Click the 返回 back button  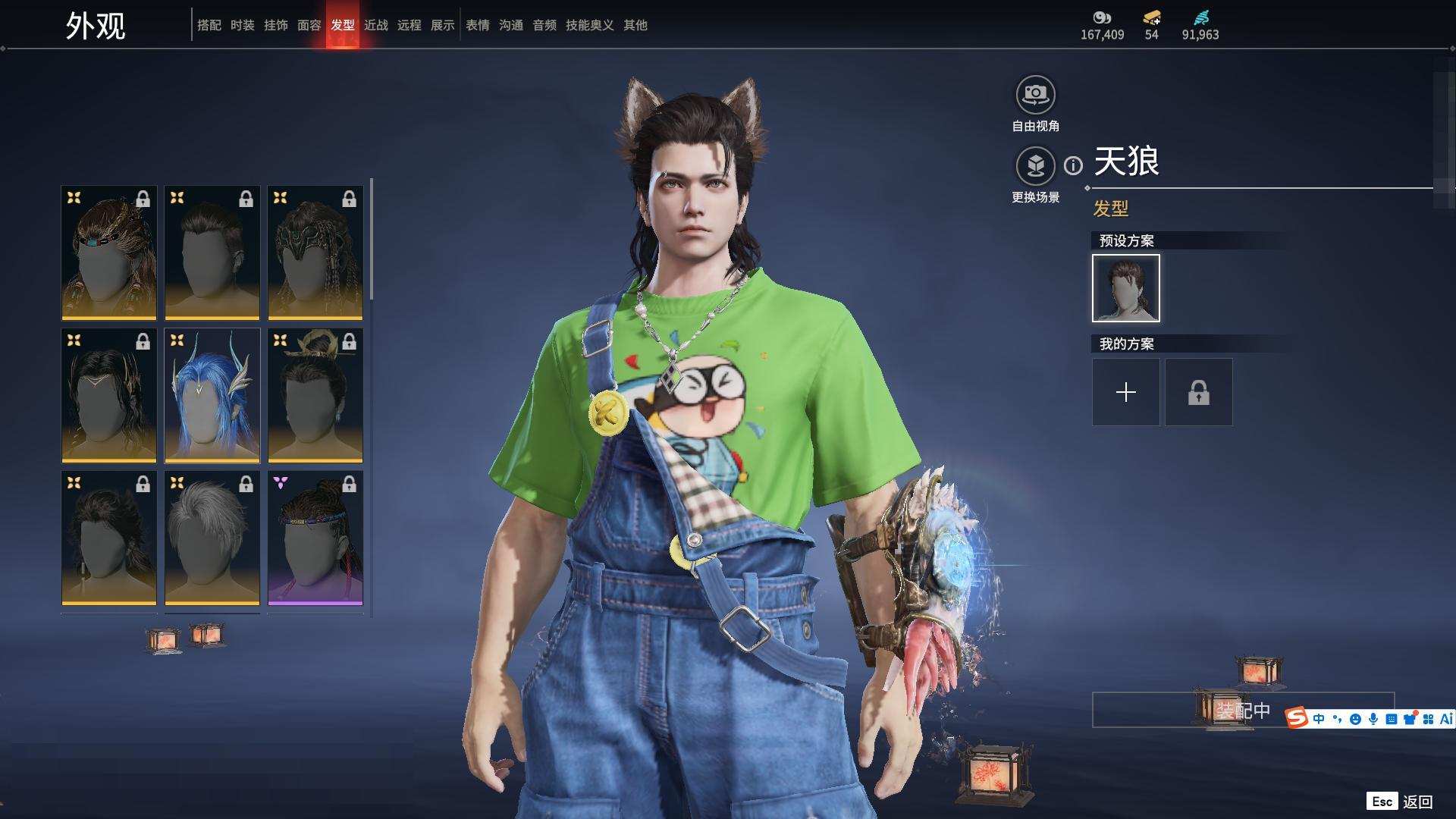point(1416,802)
